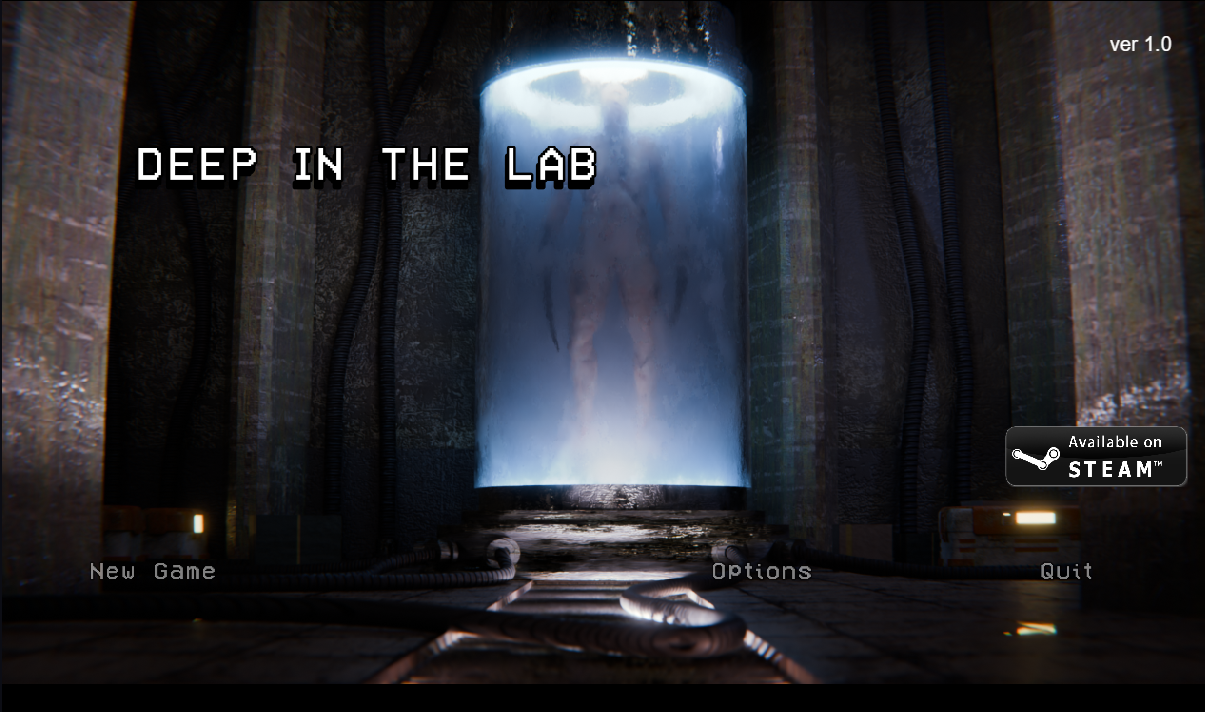1205x712 pixels.
Task: Open the Options menu
Action: click(761, 571)
